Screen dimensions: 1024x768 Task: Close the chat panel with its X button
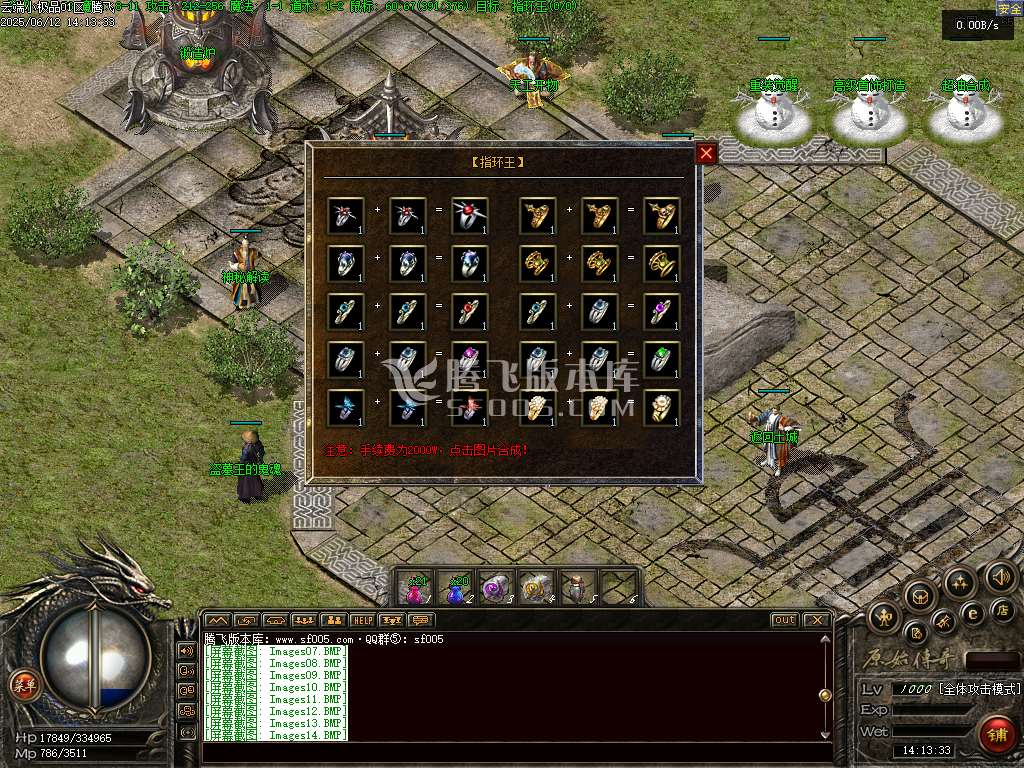pyautogui.click(x=817, y=620)
